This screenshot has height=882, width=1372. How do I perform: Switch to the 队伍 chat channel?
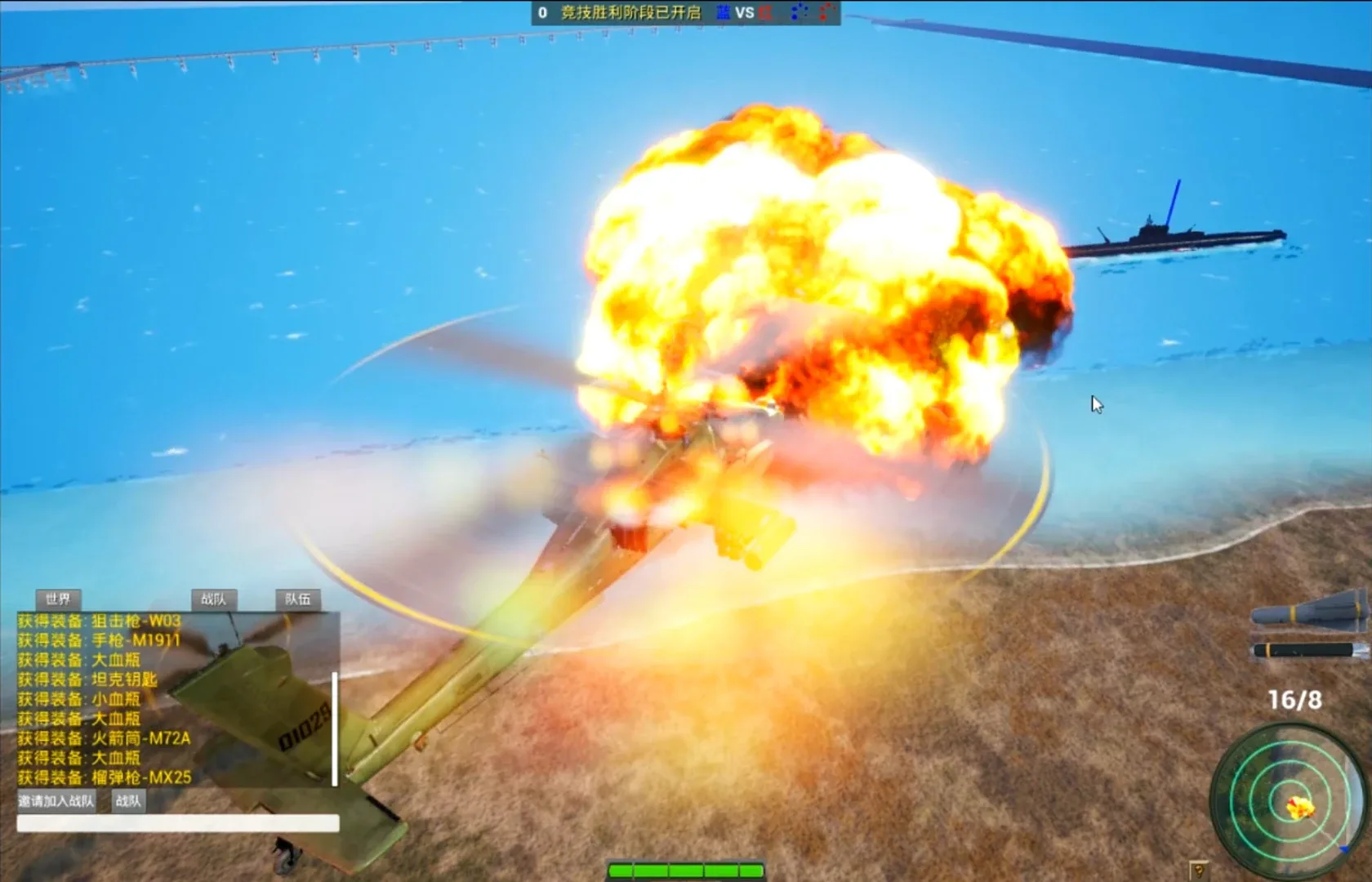coord(300,599)
